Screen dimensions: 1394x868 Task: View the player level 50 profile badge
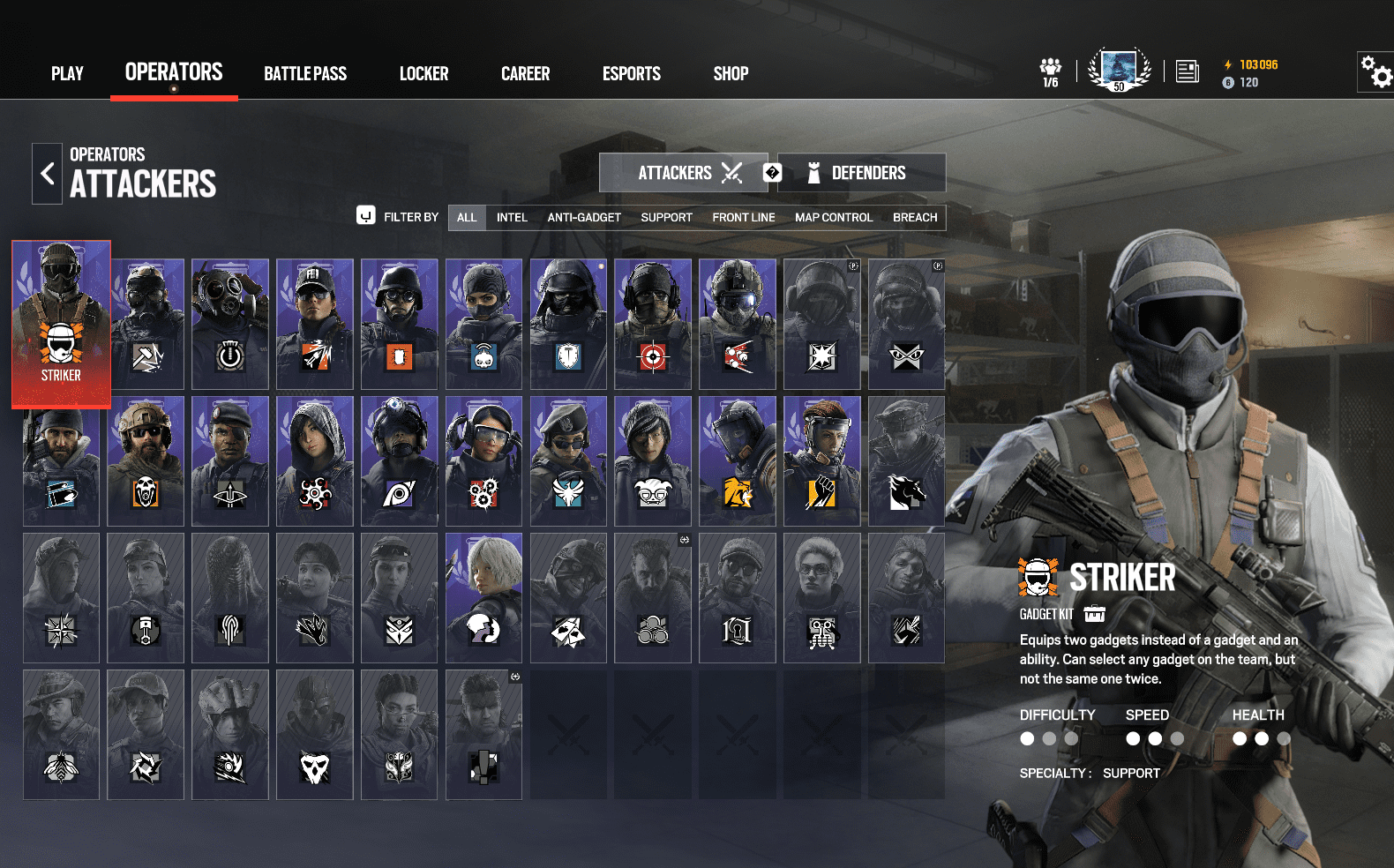(1119, 70)
